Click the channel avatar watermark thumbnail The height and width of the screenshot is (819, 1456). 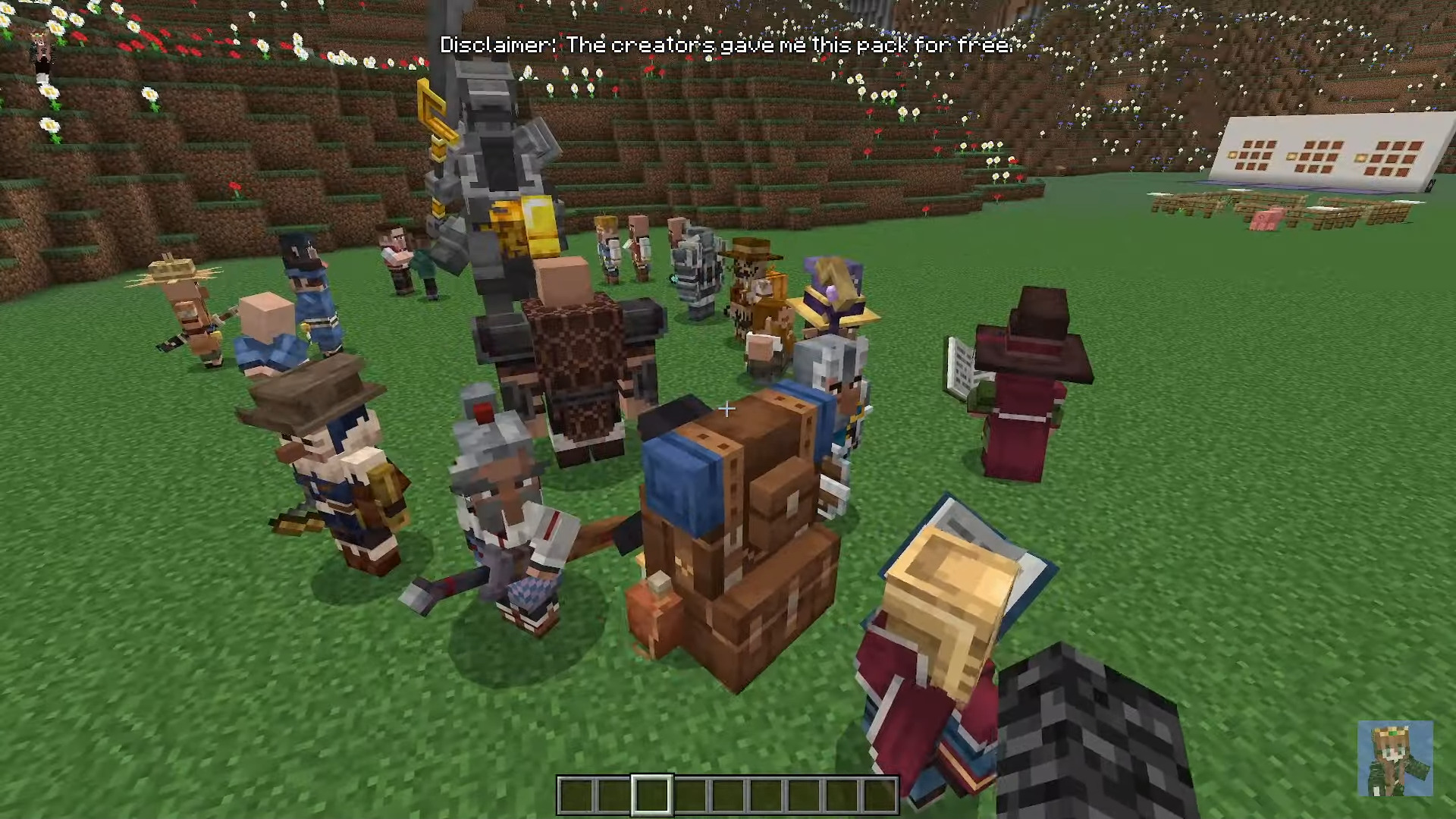(x=1395, y=758)
